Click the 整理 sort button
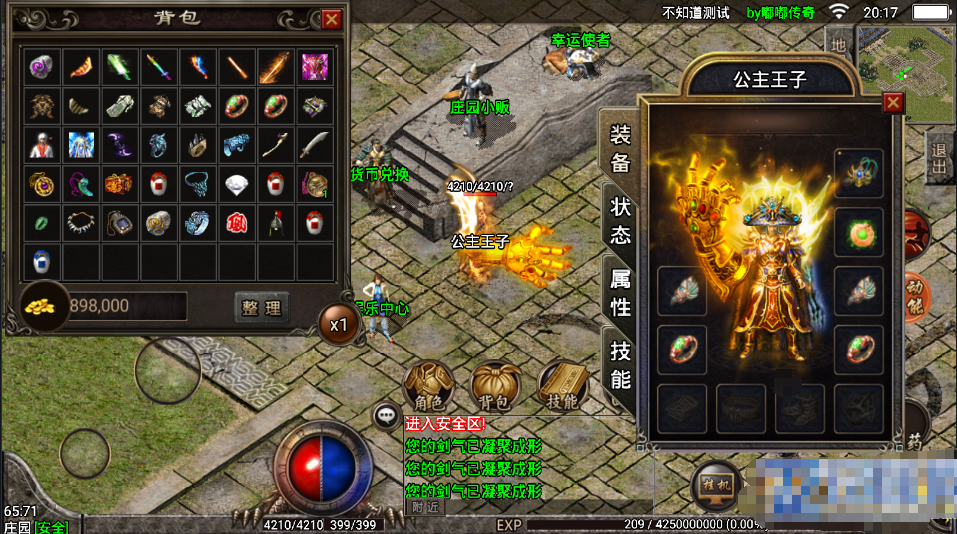957x534 pixels. pos(261,307)
